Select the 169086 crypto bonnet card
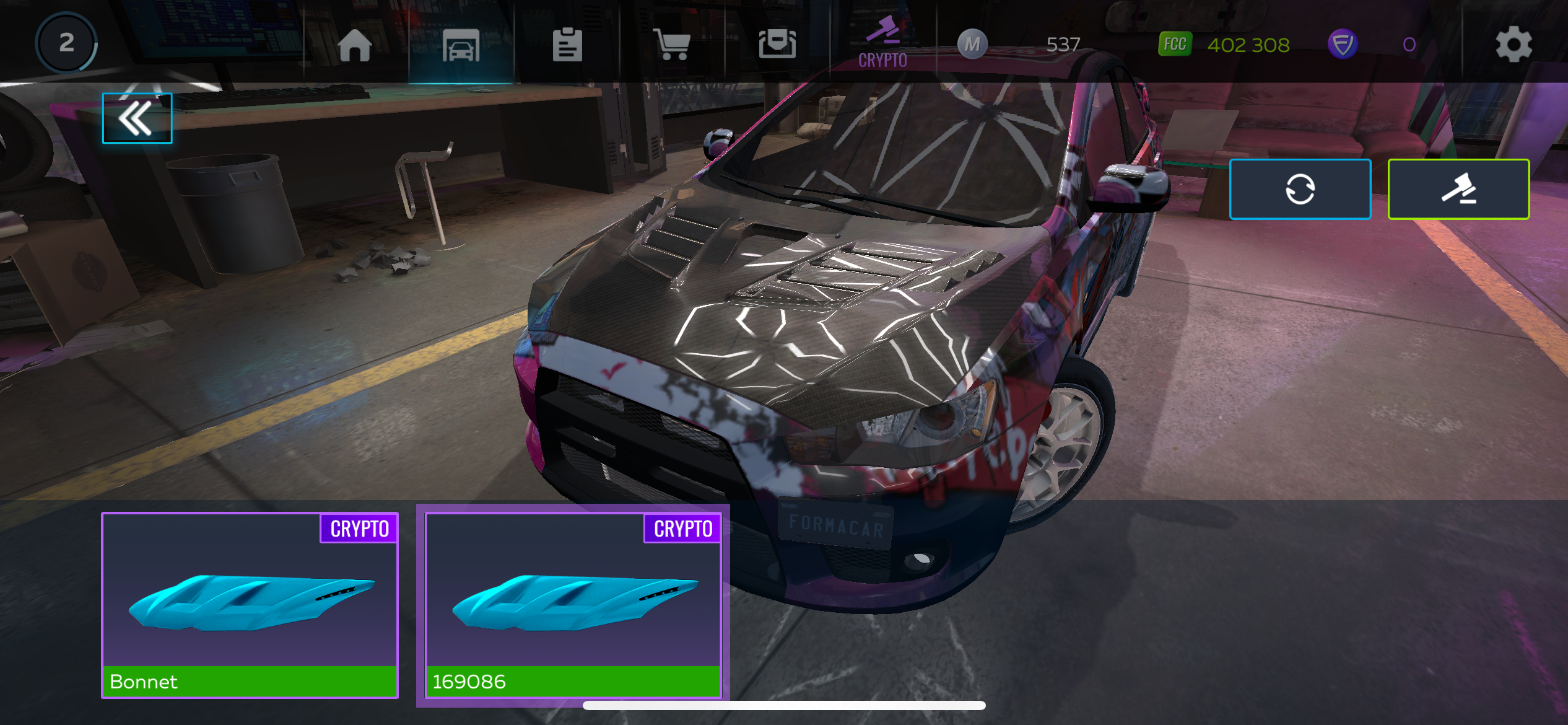 click(573, 605)
